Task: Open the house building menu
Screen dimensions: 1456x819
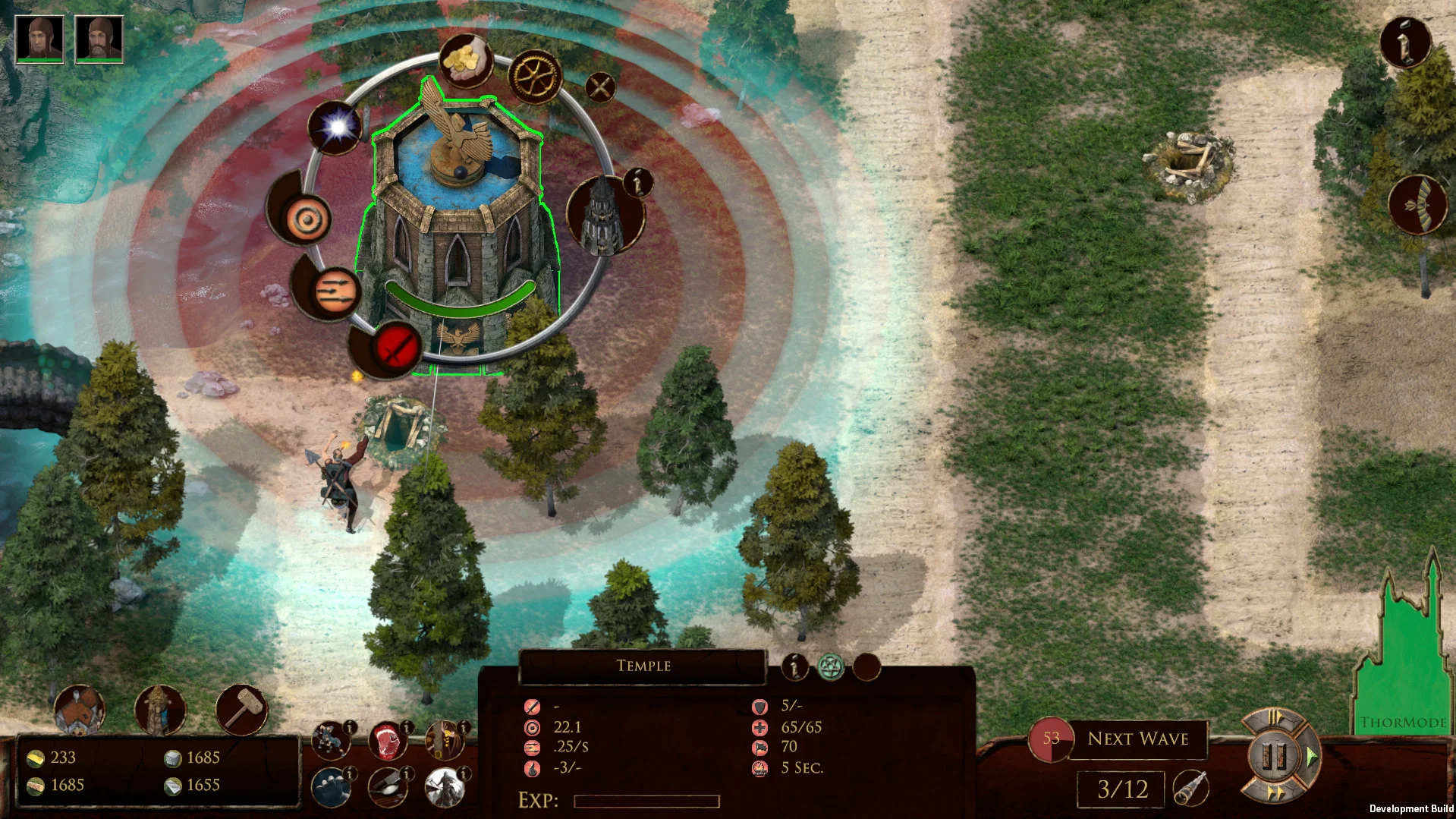Action: pyautogui.click(x=79, y=711)
